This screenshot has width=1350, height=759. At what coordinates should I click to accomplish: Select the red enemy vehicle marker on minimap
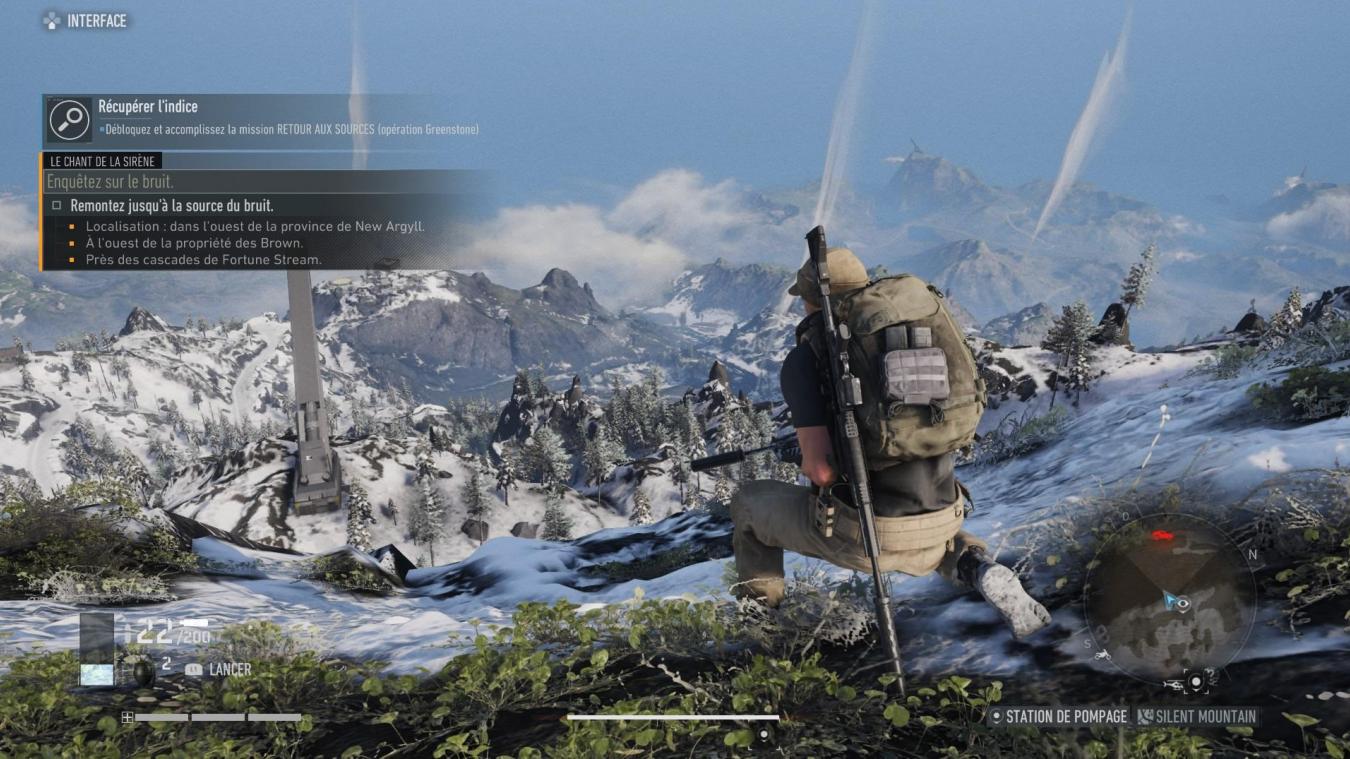(x=1161, y=535)
